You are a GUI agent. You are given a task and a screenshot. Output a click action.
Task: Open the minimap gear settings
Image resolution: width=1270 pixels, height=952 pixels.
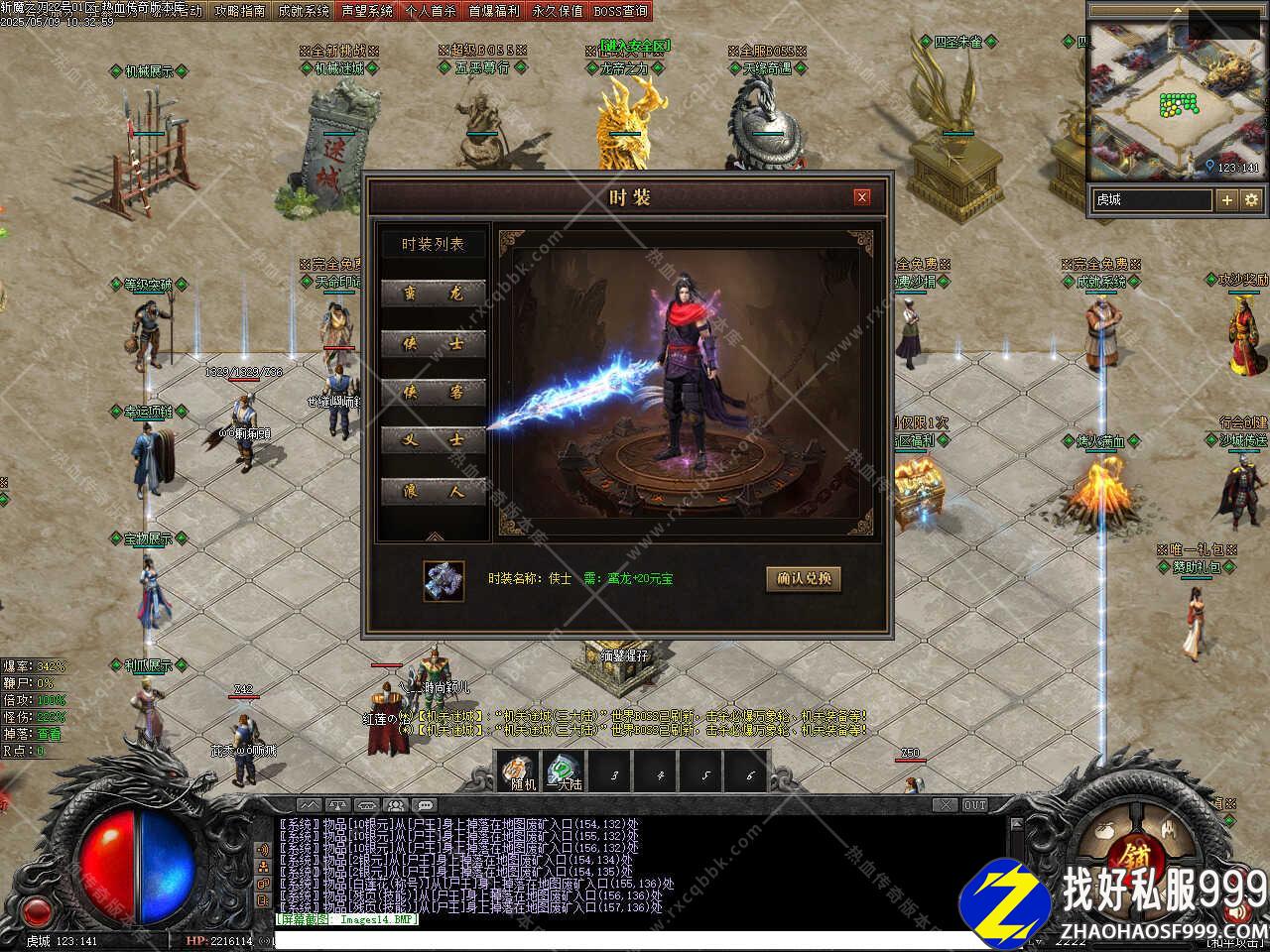pyautogui.click(x=1251, y=199)
